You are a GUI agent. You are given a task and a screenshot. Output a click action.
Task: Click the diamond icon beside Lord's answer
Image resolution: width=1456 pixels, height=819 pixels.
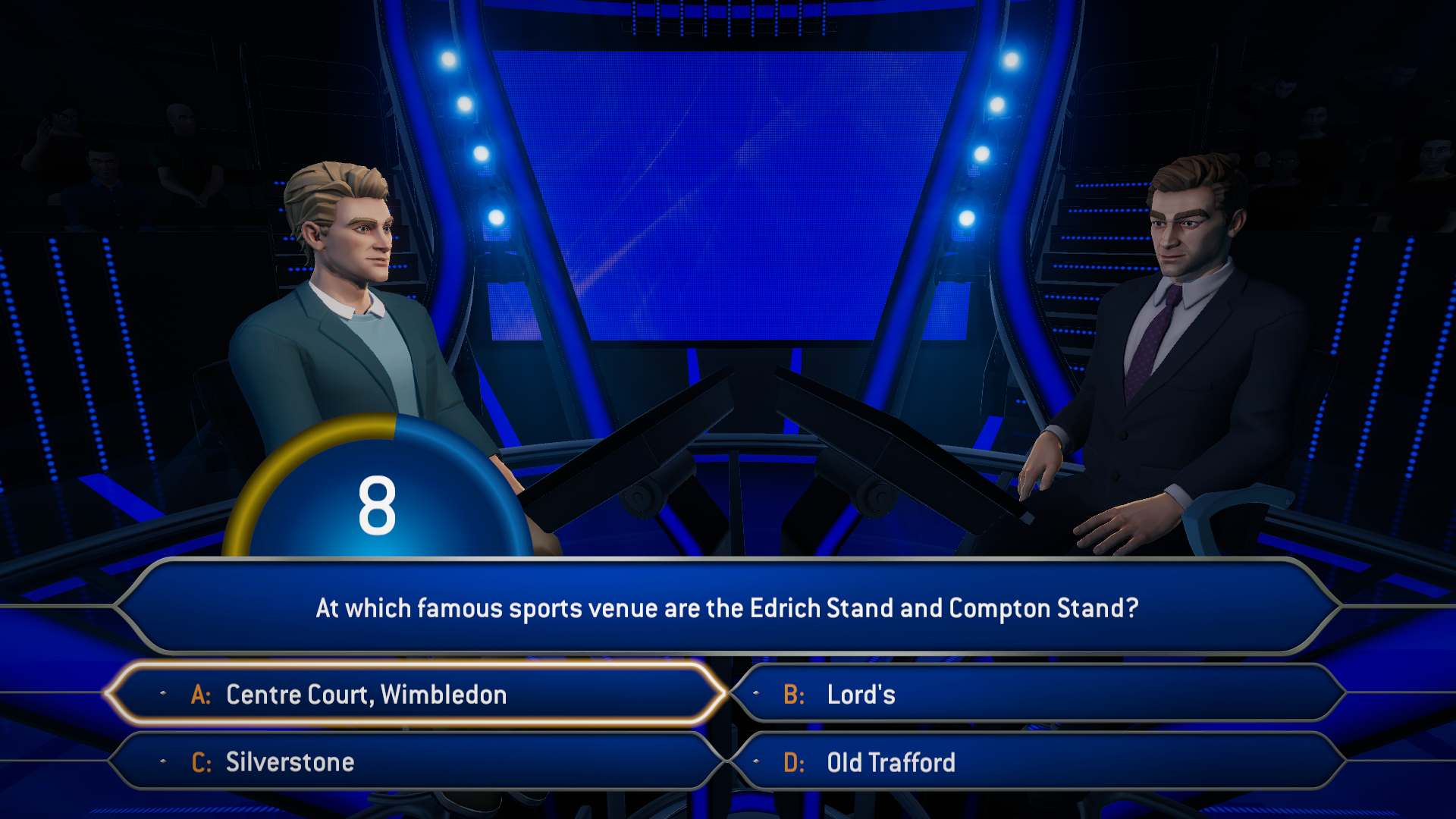coord(755,694)
